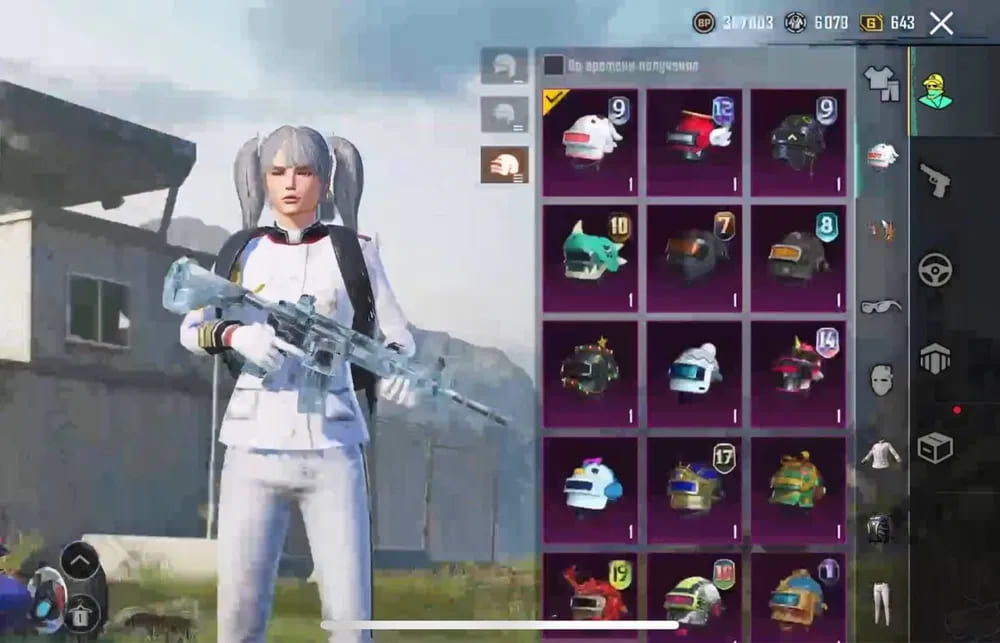This screenshot has width=1000, height=643.
Task: Open the face mask category
Action: pos(881,379)
